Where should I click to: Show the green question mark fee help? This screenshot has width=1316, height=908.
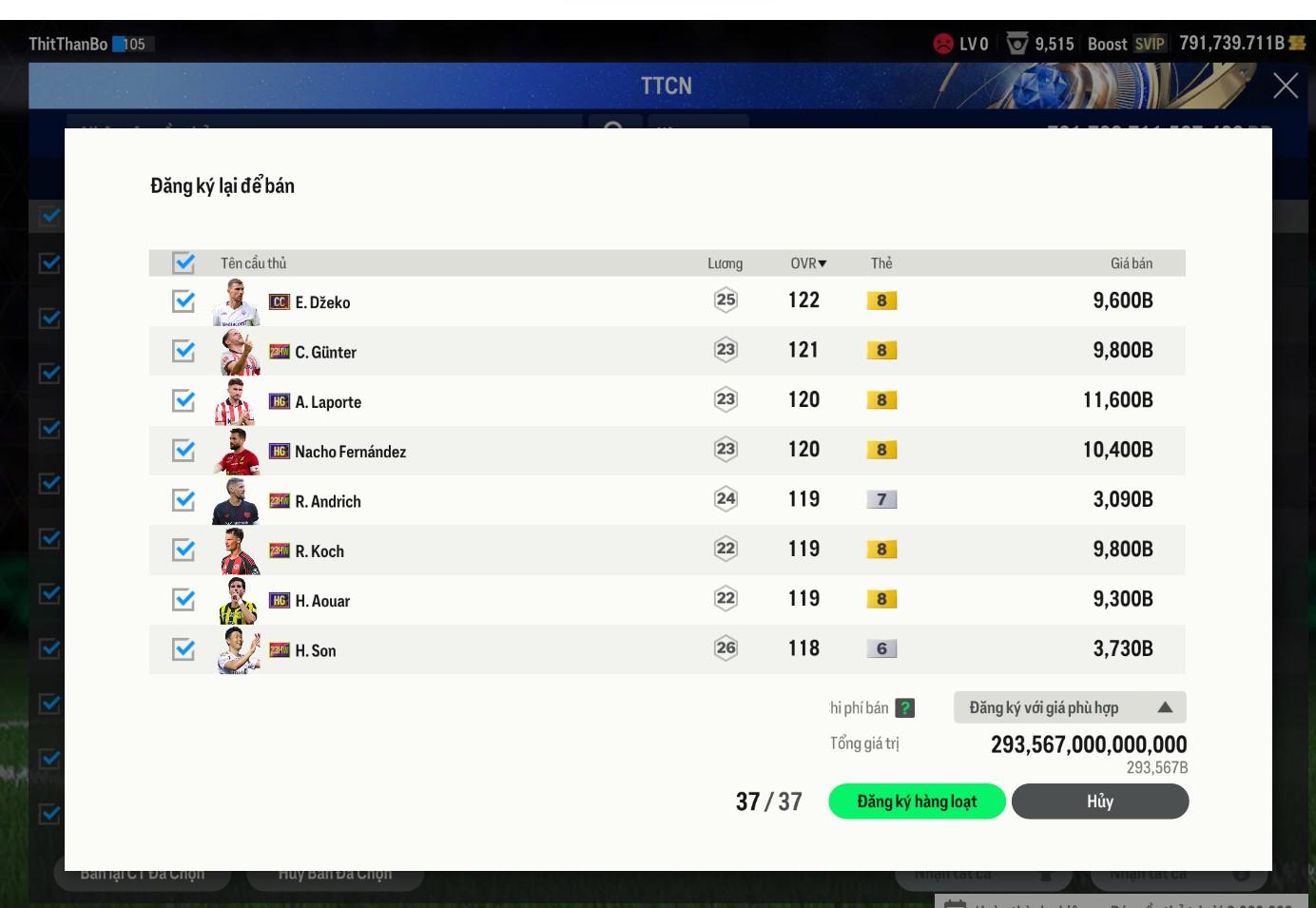click(x=905, y=707)
